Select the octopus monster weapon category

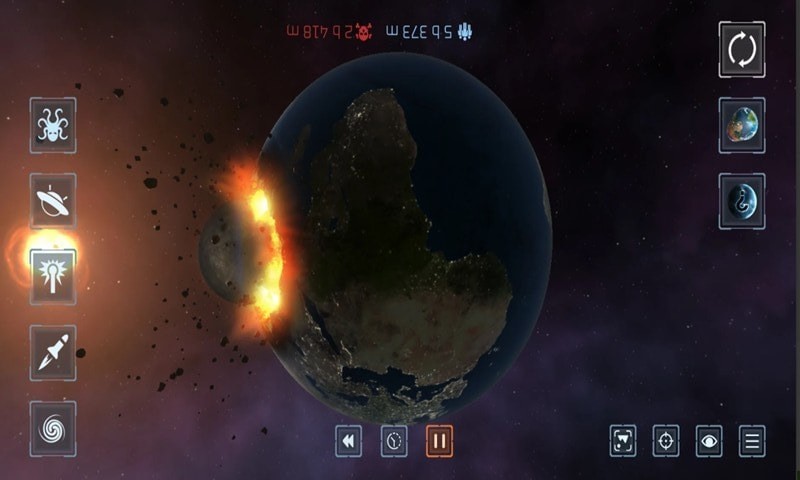click(x=52, y=125)
